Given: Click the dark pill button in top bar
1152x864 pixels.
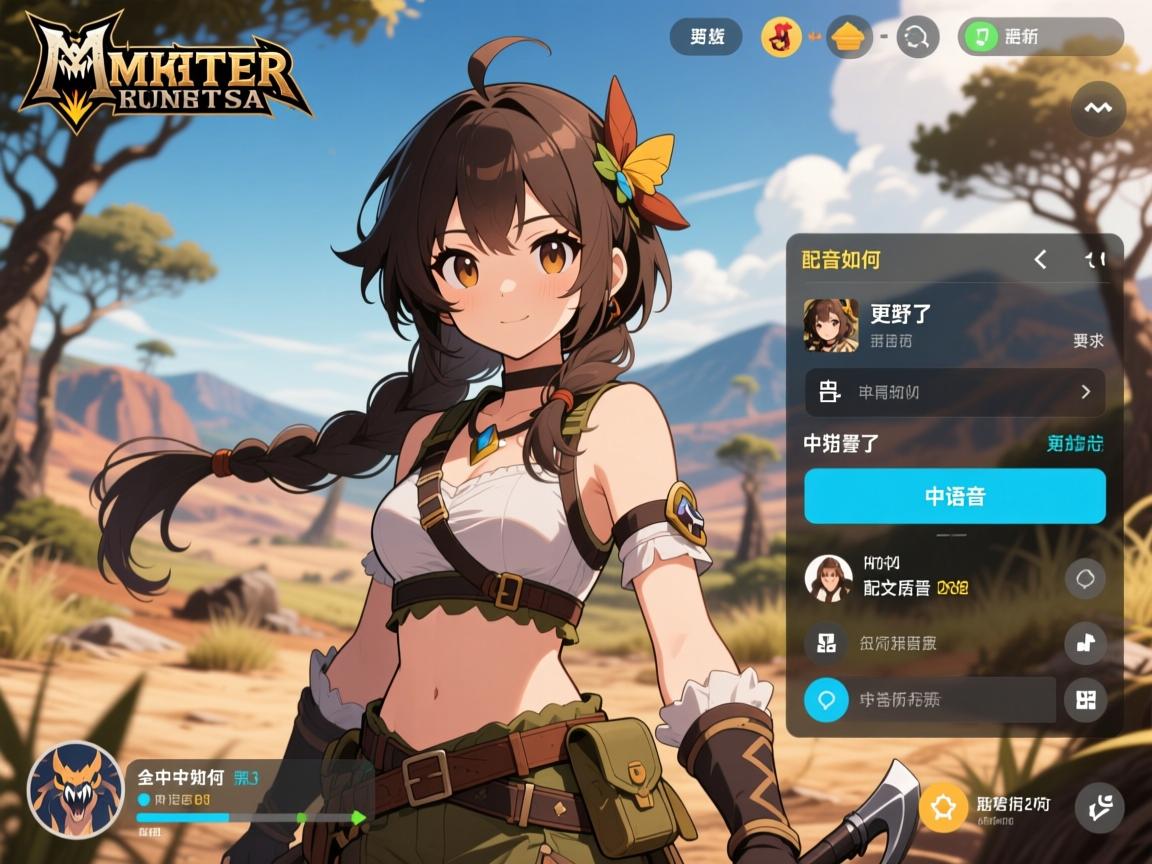Looking at the screenshot, I should (x=706, y=37).
